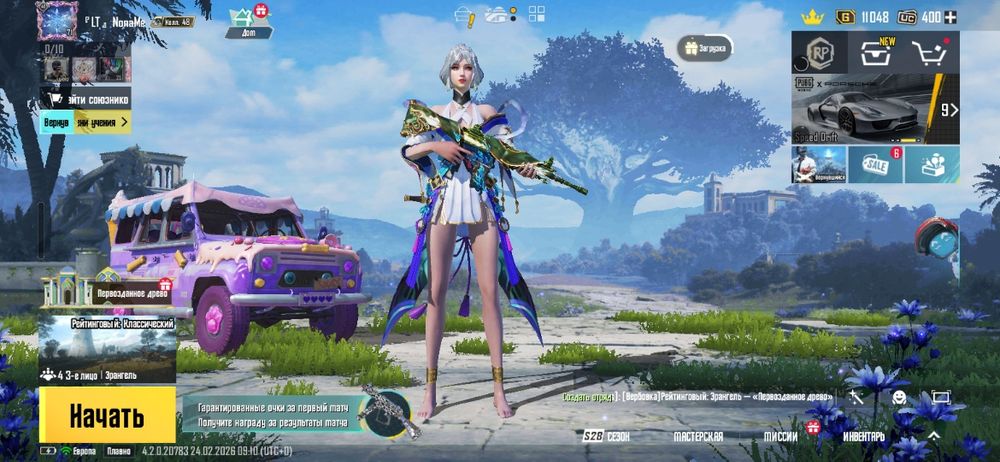Screen dimensions: 1000x462
Task: Open the game mode selection card
Action: pos(107,350)
